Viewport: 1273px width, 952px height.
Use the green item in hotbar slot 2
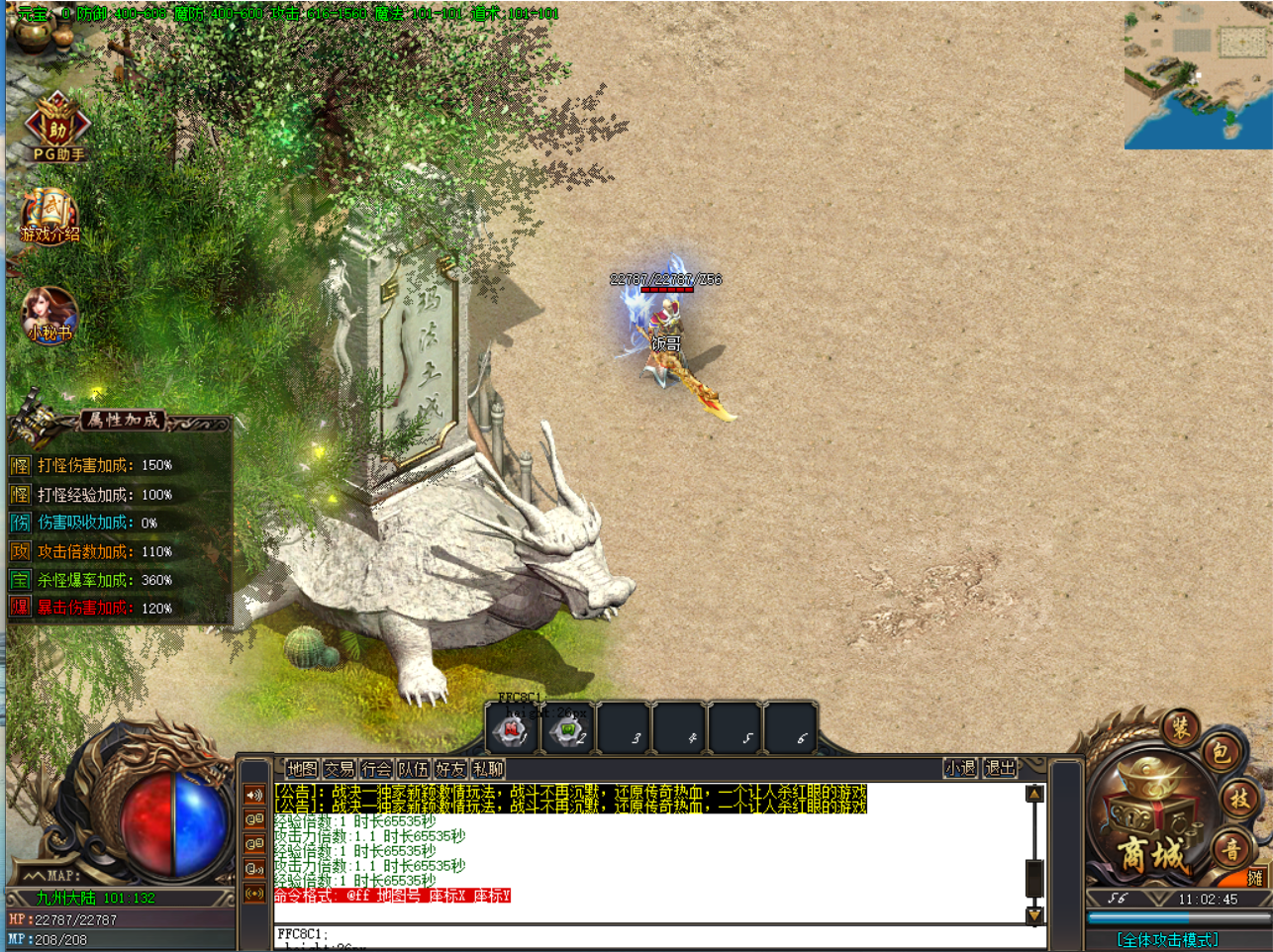pos(568,730)
